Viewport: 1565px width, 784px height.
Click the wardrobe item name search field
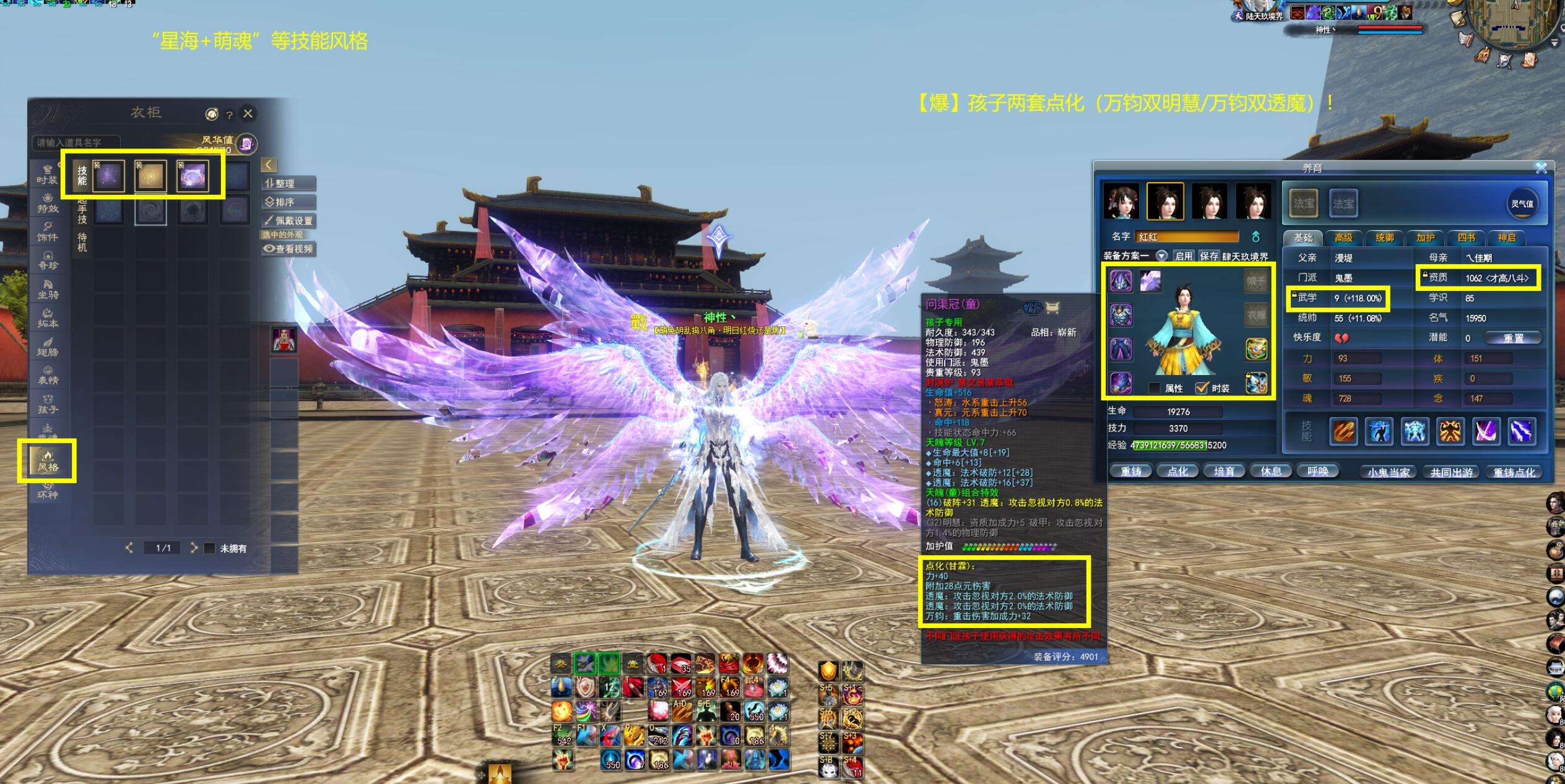[x=74, y=143]
